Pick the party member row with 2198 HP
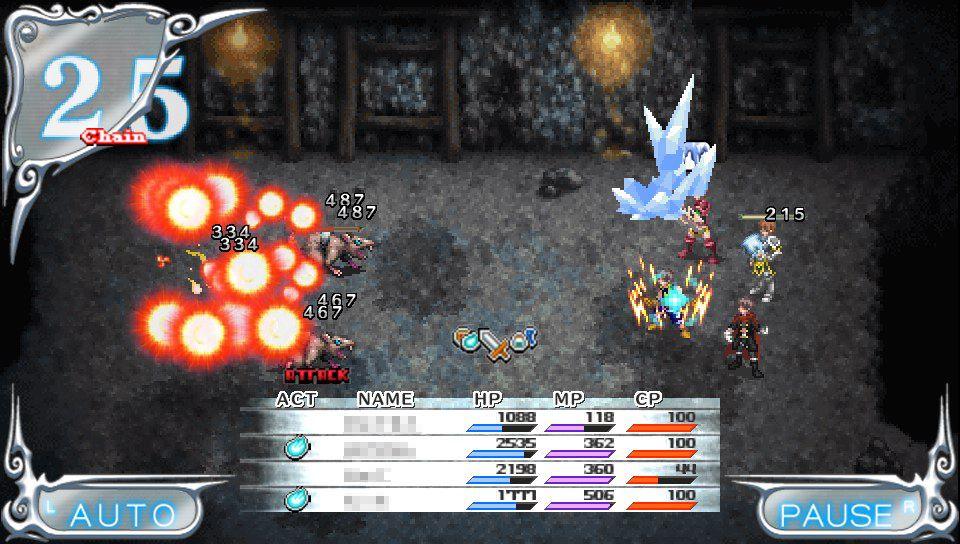Screen dimensions: 960x544 [480, 473]
